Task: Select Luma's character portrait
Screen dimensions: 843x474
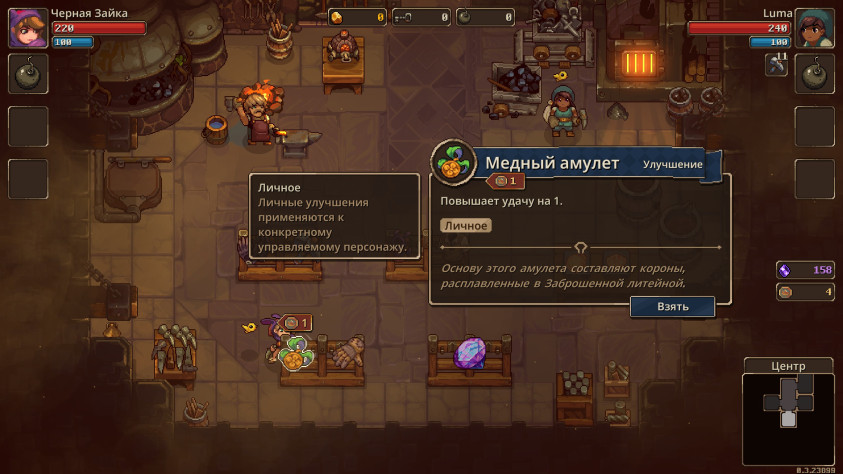Action: tap(816, 28)
